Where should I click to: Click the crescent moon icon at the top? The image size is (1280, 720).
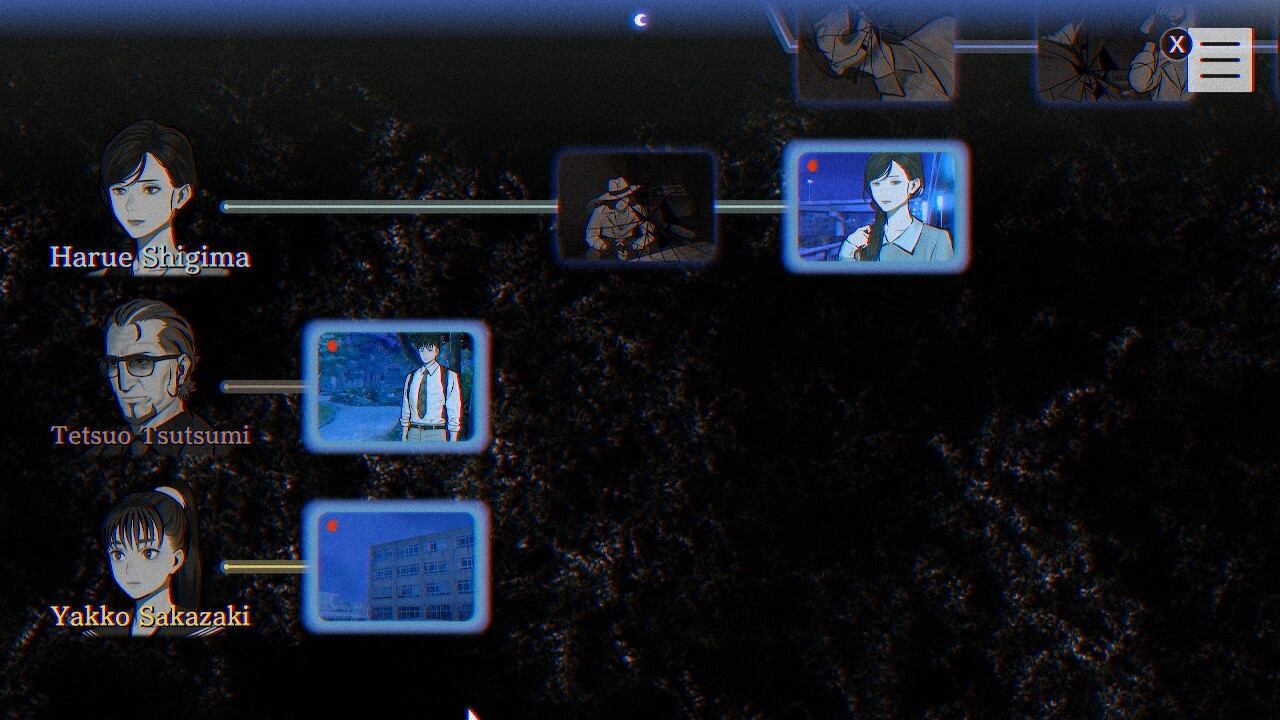tap(639, 18)
